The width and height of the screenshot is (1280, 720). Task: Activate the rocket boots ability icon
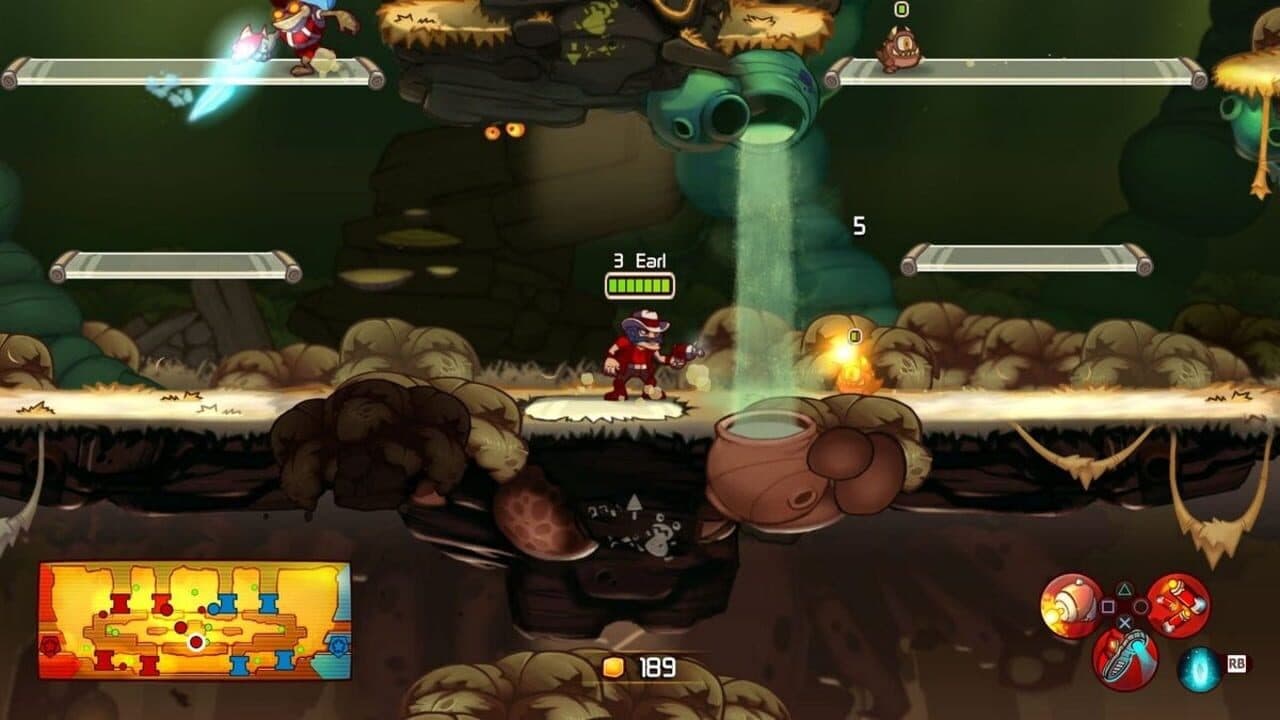point(1126,656)
